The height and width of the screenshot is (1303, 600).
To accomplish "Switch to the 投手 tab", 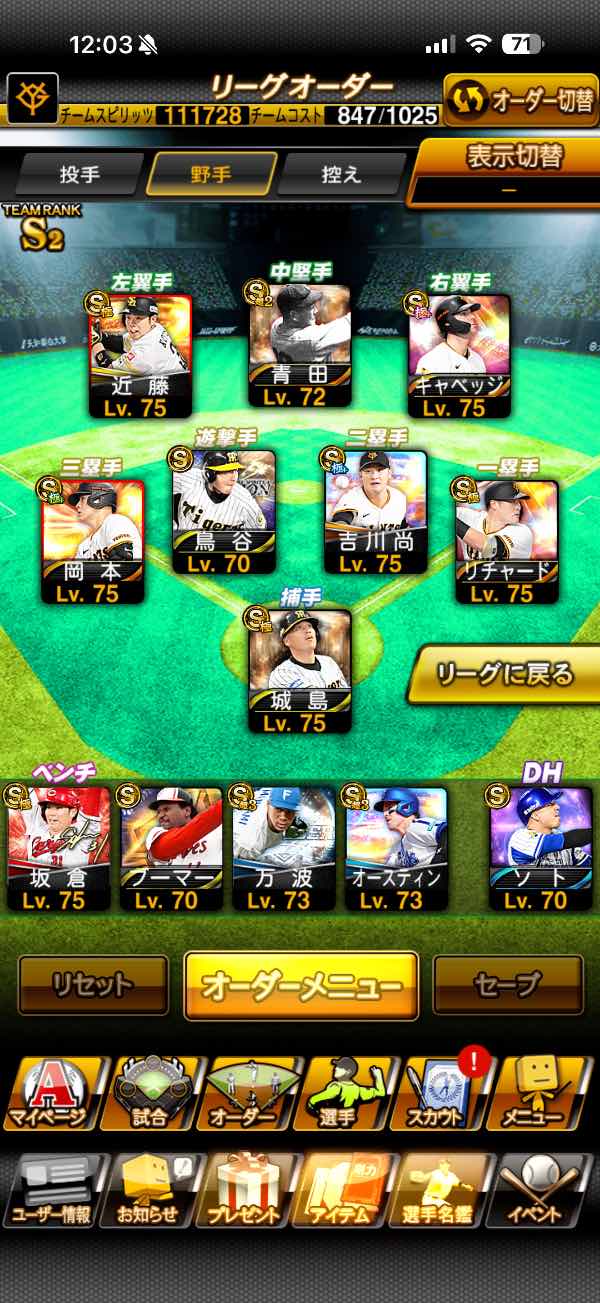I will [80, 175].
